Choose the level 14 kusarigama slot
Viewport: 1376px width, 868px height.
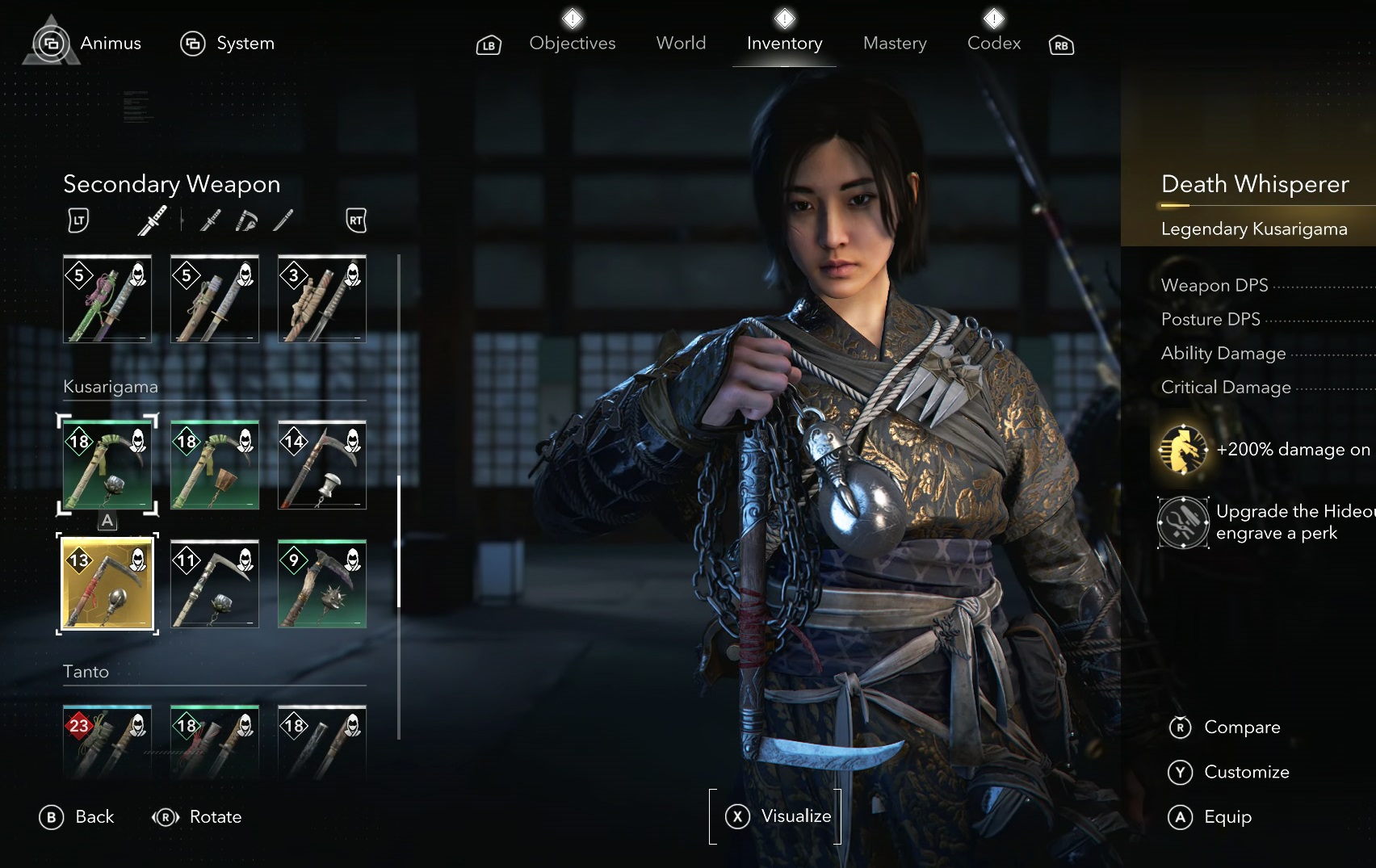point(321,465)
